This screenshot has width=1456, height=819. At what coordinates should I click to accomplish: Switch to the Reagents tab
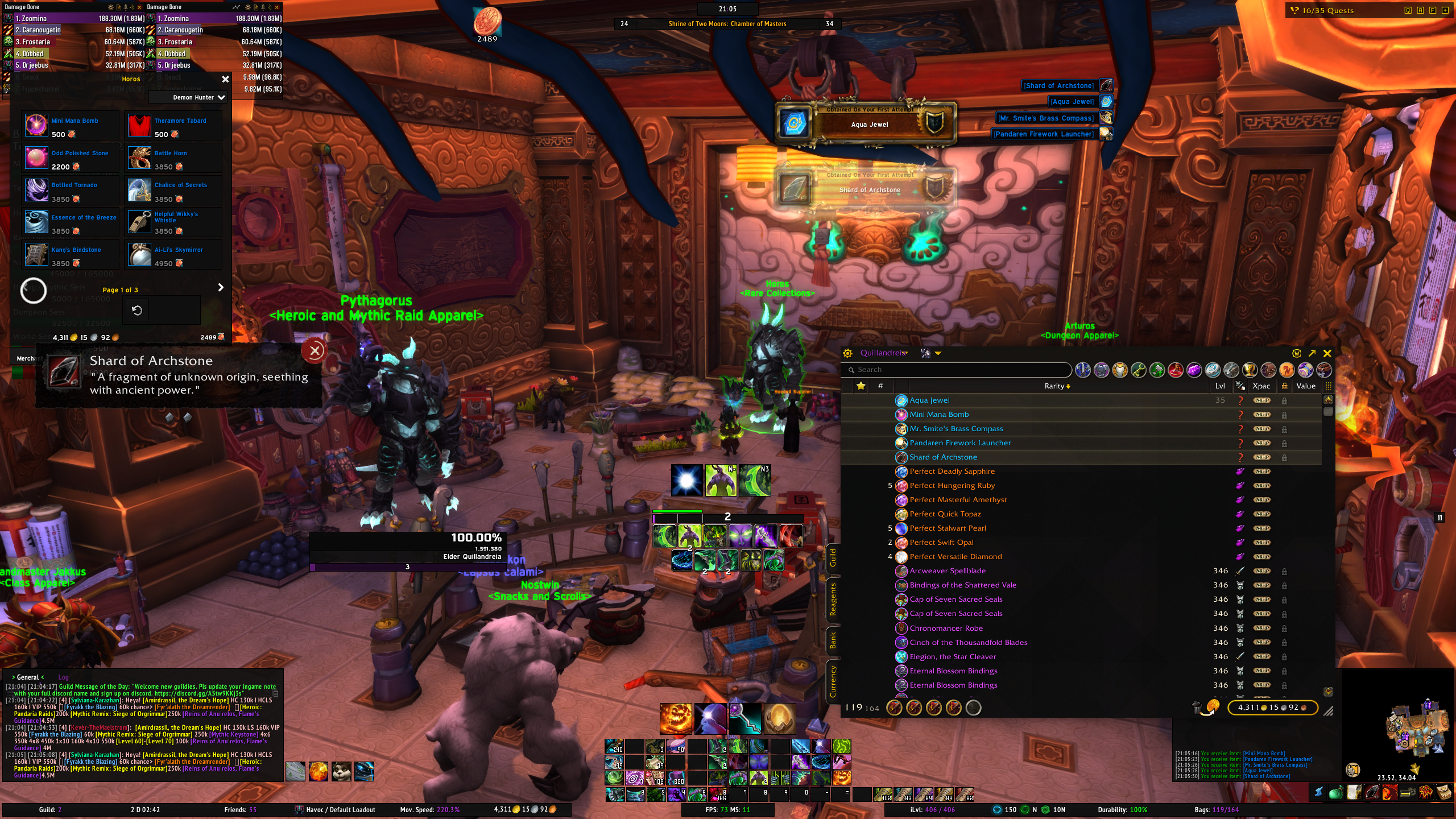[833, 599]
